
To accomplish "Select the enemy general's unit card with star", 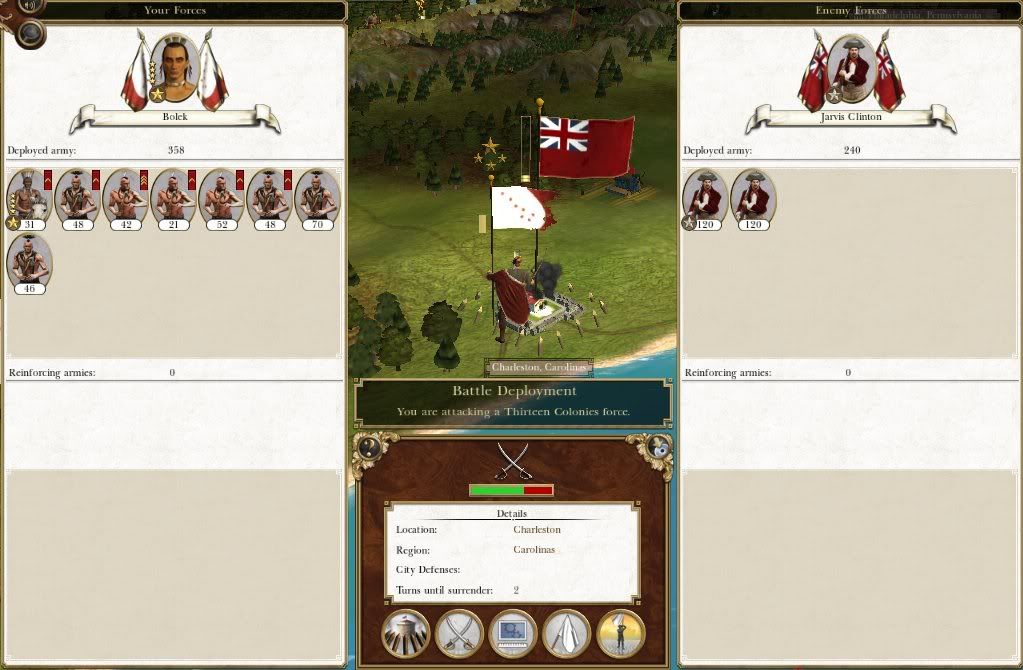I will pos(705,198).
